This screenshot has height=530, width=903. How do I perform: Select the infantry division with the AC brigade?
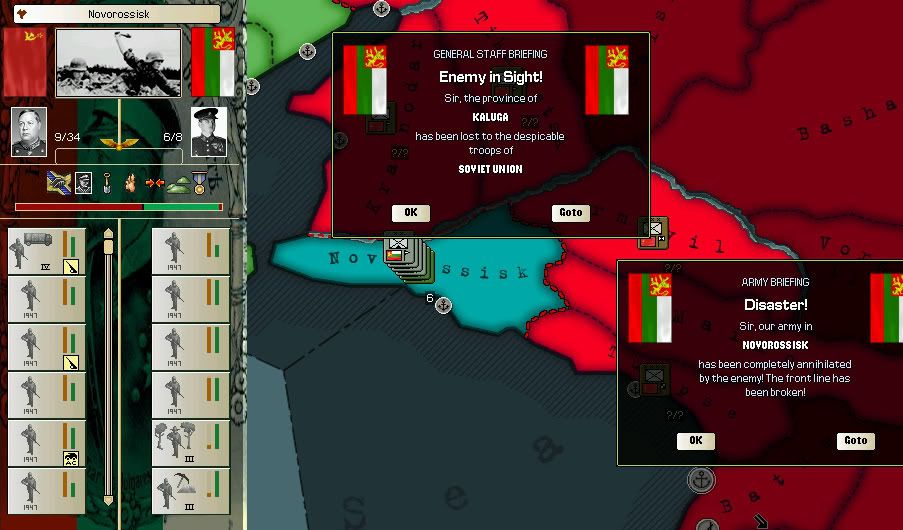point(44,445)
